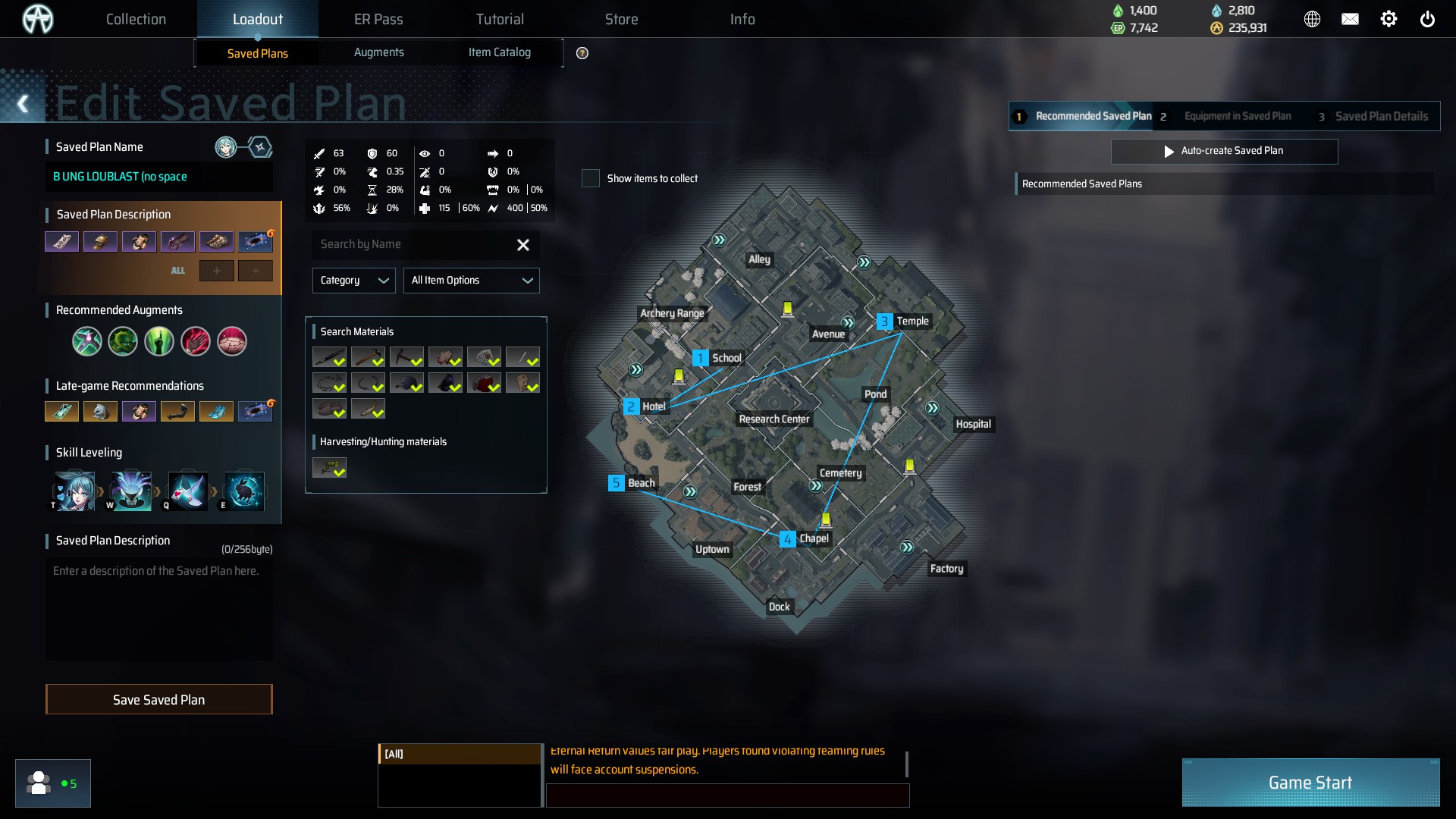Auto-create a Saved Plan
The image size is (1456, 819).
[1224, 151]
